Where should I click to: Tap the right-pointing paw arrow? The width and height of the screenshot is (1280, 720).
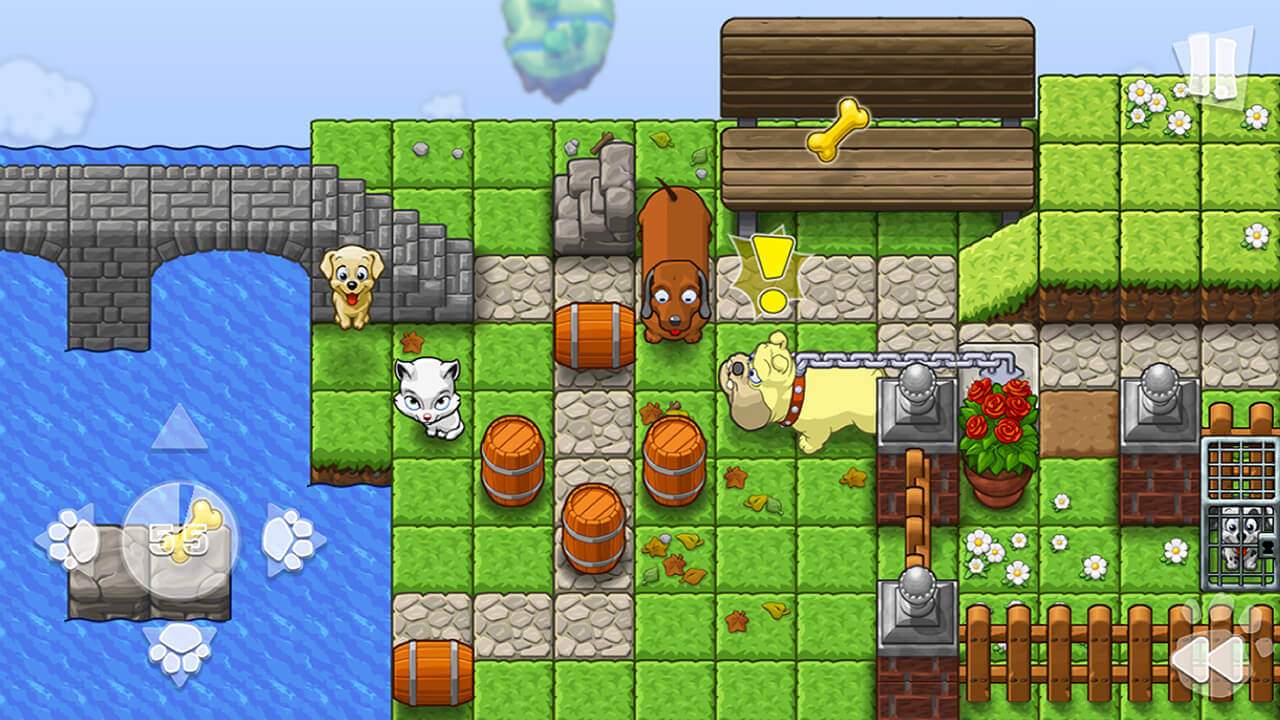click(x=291, y=540)
